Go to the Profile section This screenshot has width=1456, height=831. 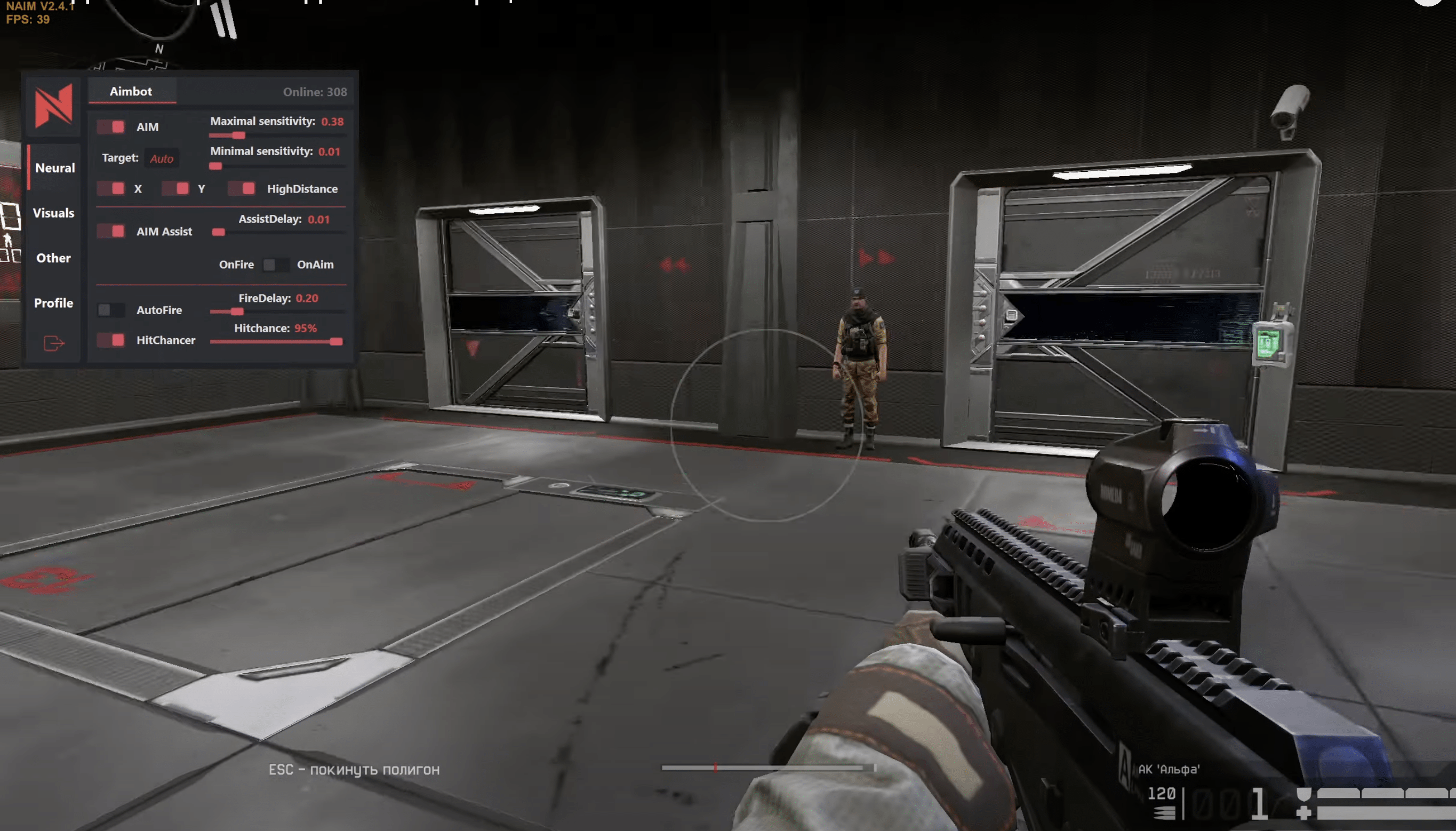[x=54, y=303]
